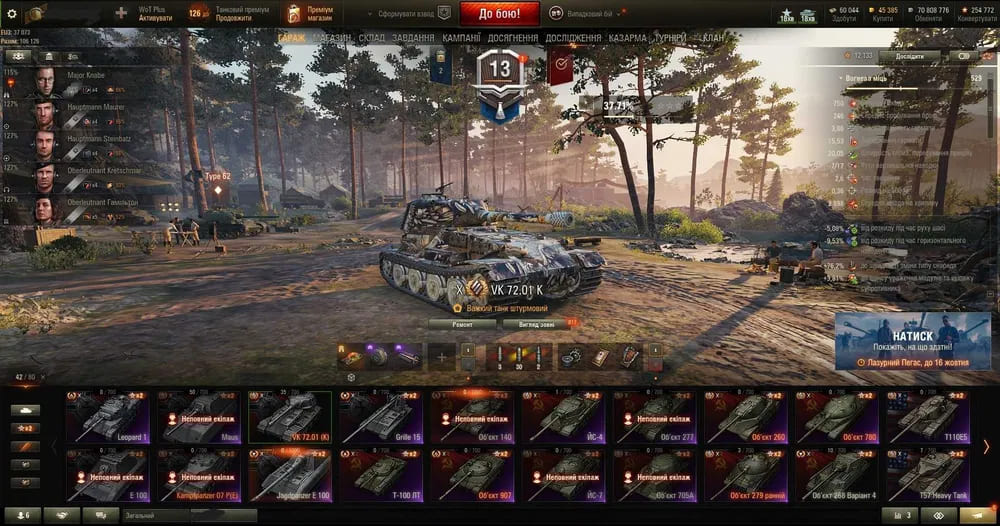The image size is (1000, 526).
Task: Select the Leopard 1 tank in carousel
Action: point(107,417)
